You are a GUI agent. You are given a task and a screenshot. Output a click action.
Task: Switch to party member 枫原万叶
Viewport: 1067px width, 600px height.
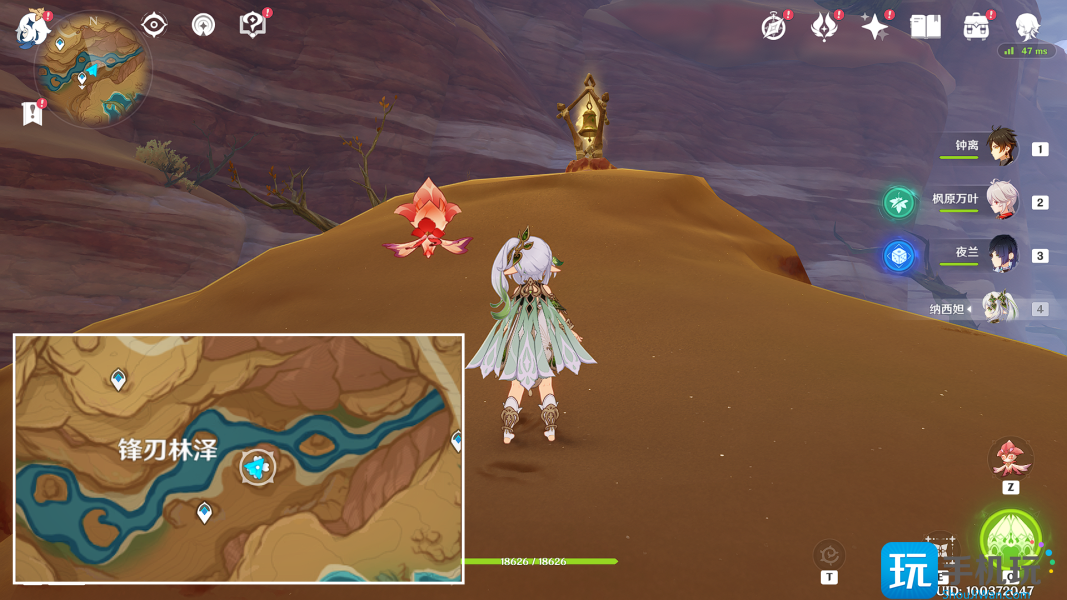click(x=1001, y=201)
